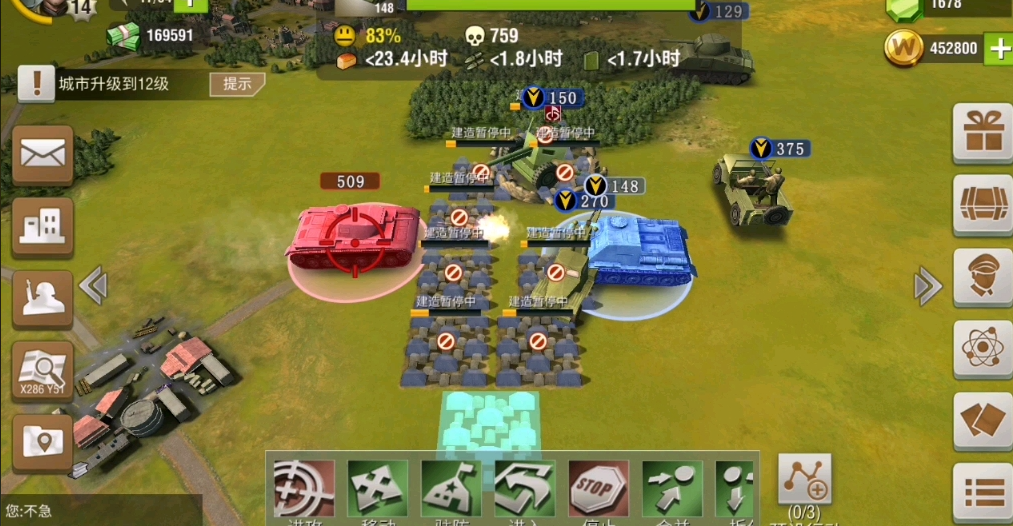Open the mail envelope button
This screenshot has width=1013, height=526.
tap(42, 155)
